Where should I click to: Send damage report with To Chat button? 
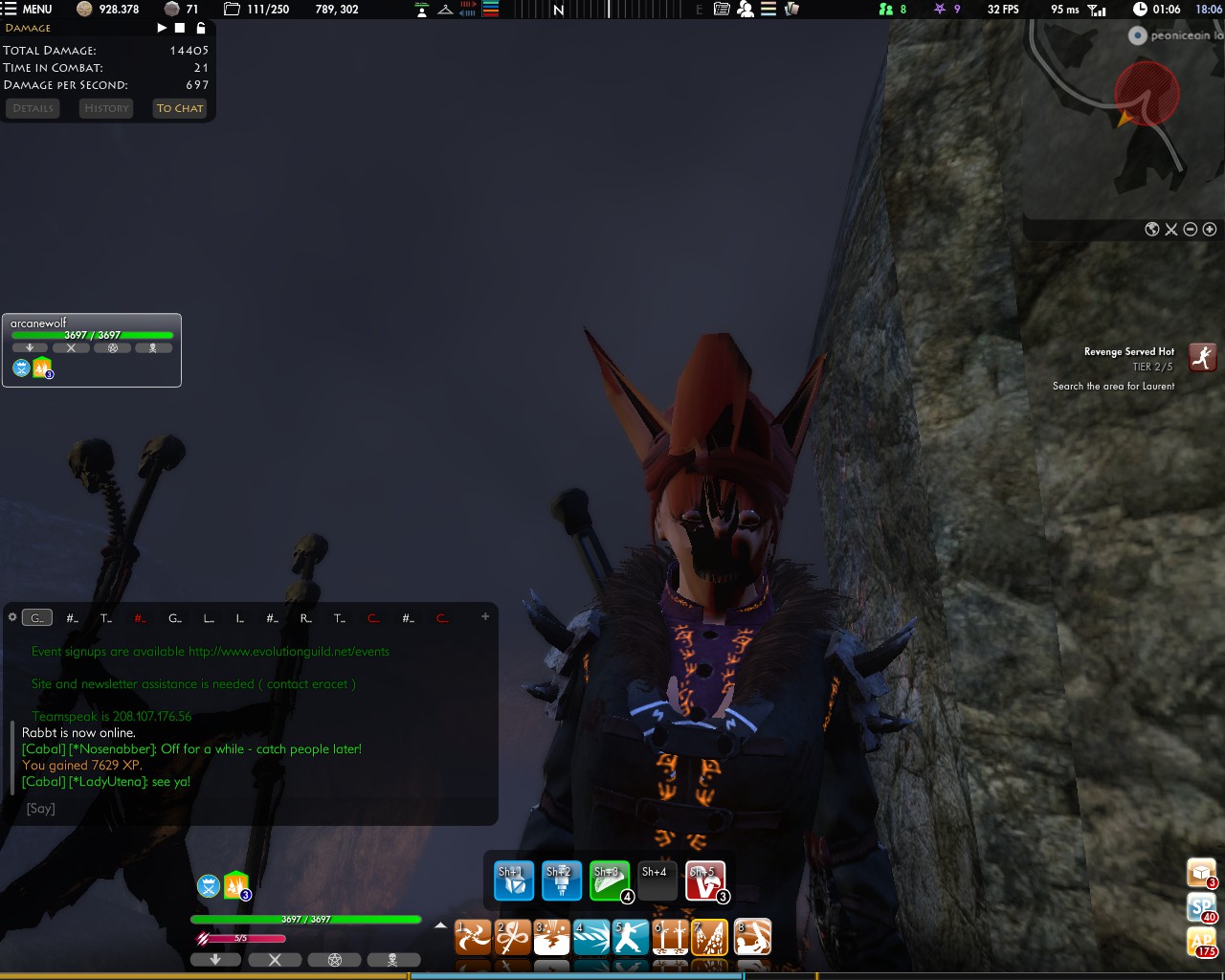(x=180, y=108)
